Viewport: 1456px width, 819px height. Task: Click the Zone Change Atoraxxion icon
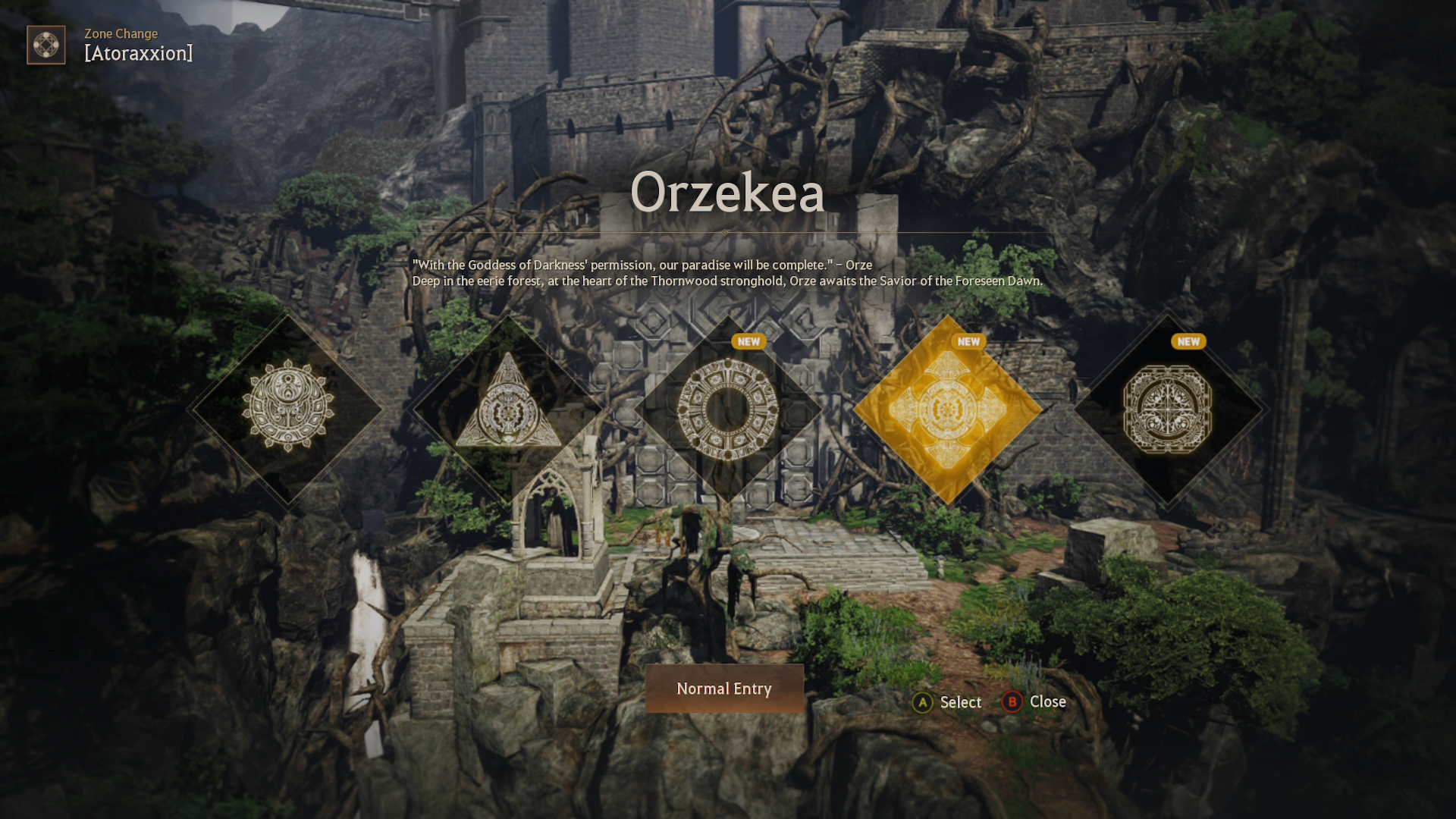[46, 45]
